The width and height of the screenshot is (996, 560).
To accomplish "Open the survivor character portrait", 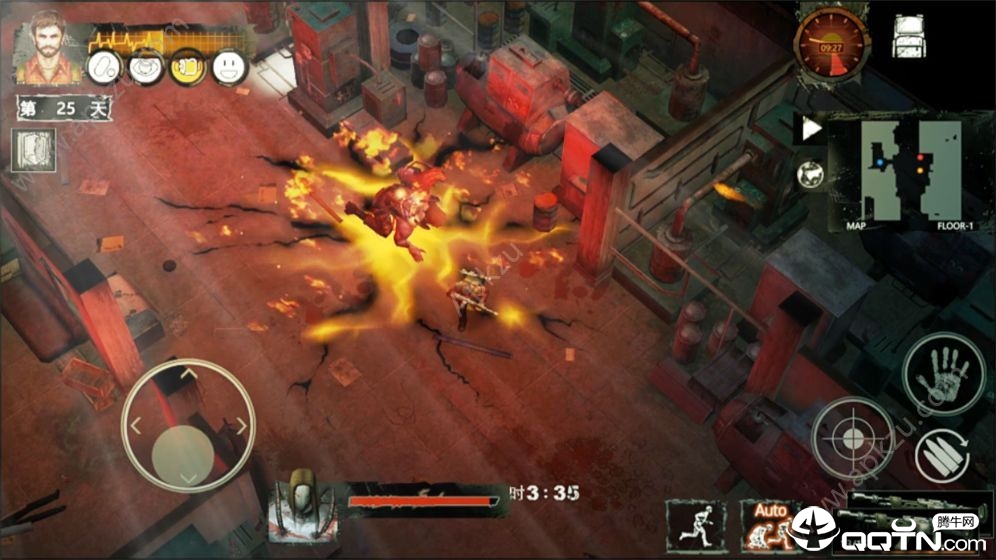I will tap(45, 47).
